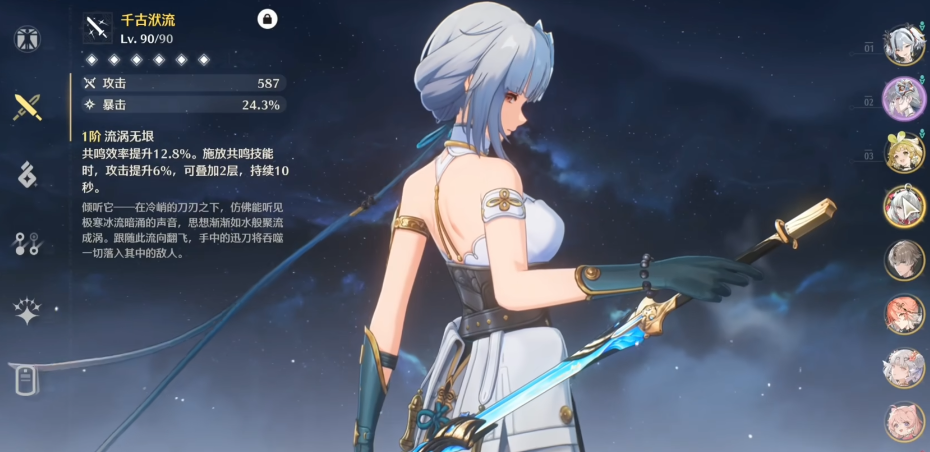Select the crossed swords weapon tab
Screen dimensions: 930x452
27,107
